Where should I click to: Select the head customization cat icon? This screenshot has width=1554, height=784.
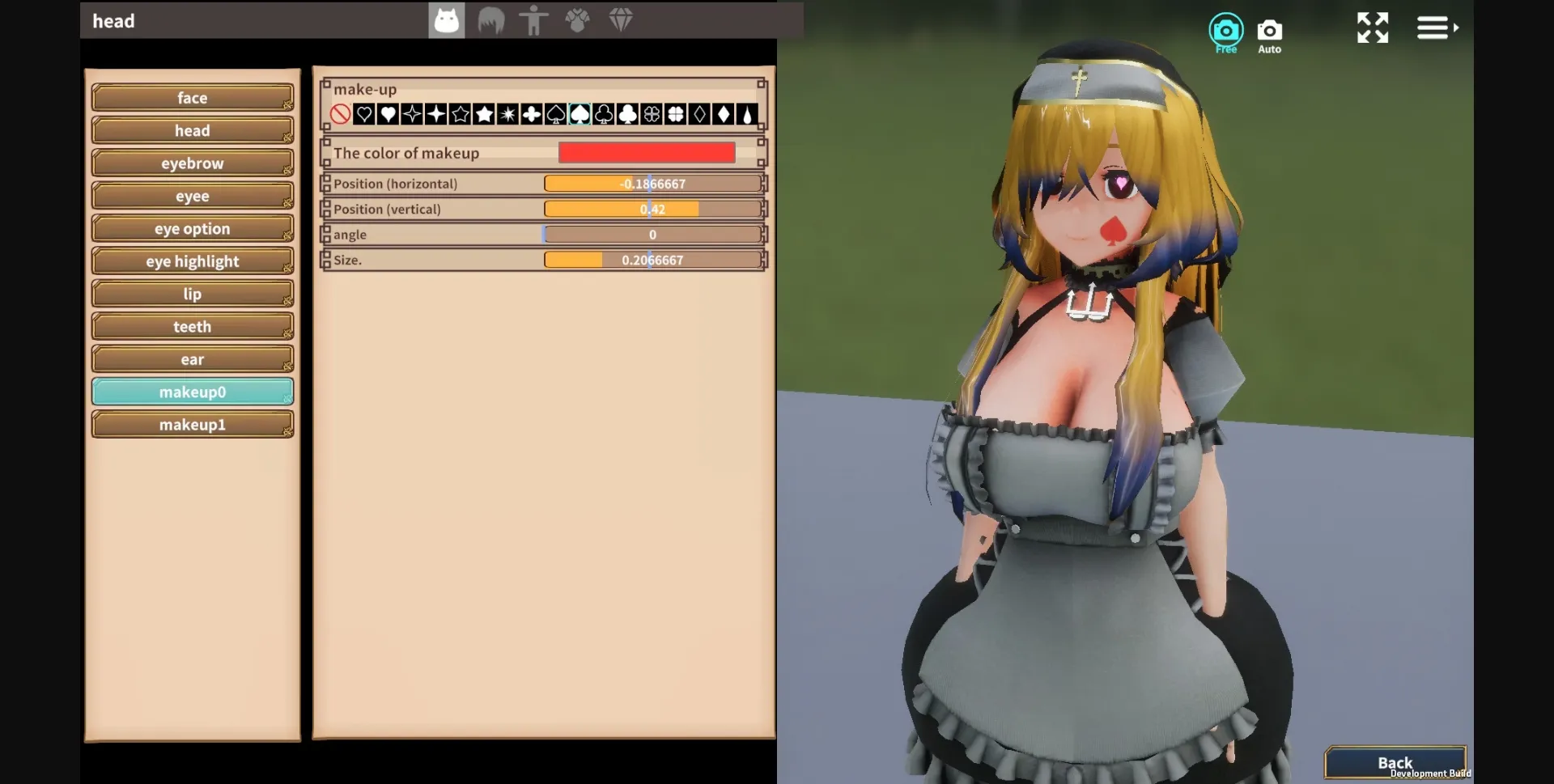click(446, 20)
